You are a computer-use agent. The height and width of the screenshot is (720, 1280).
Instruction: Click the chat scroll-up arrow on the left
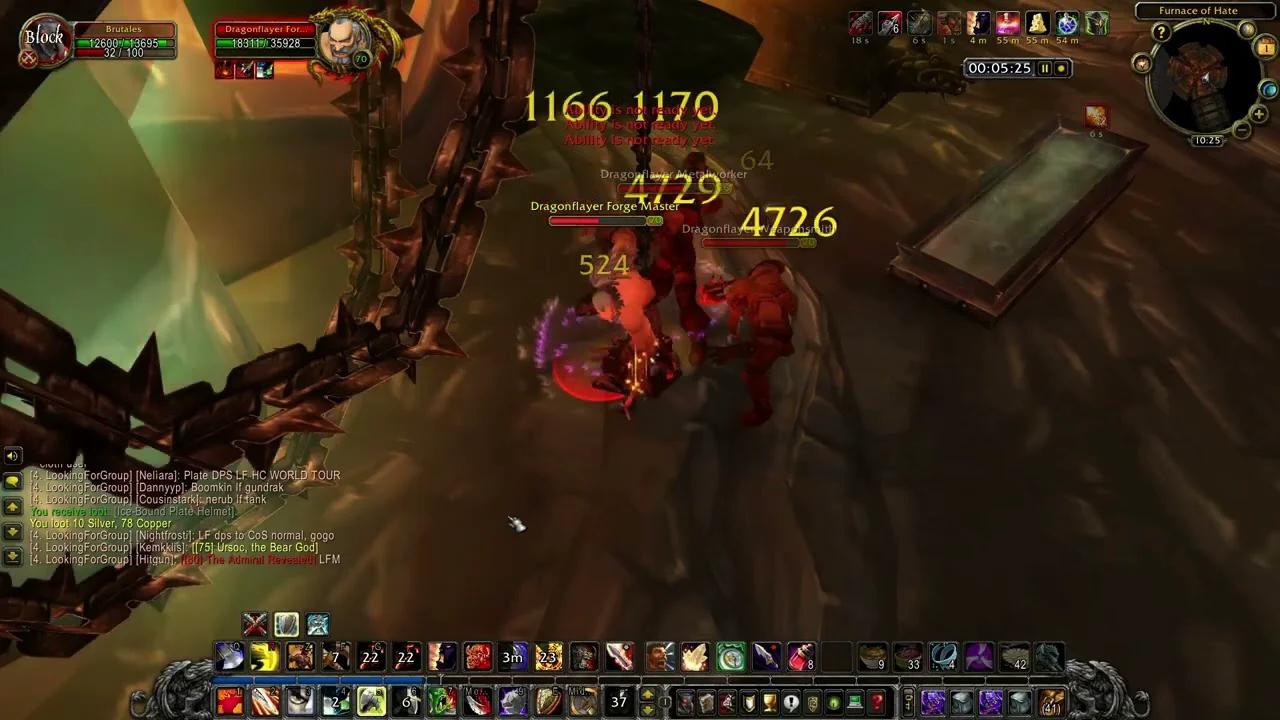click(x=13, y=506)
